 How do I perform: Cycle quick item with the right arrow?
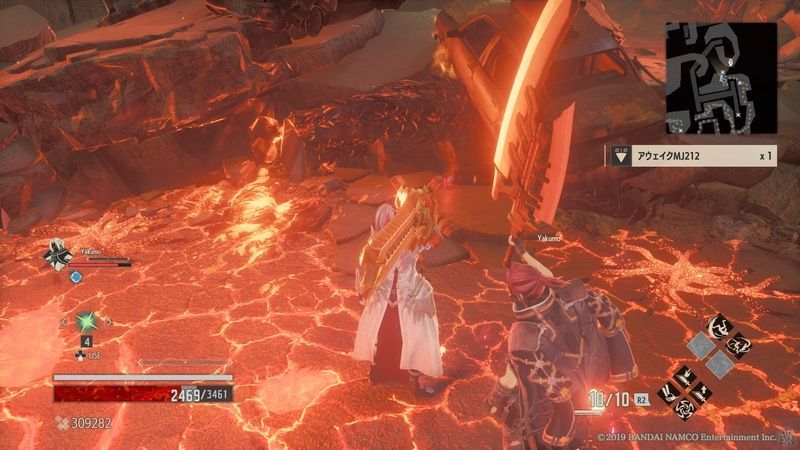(x=110, y=322)
